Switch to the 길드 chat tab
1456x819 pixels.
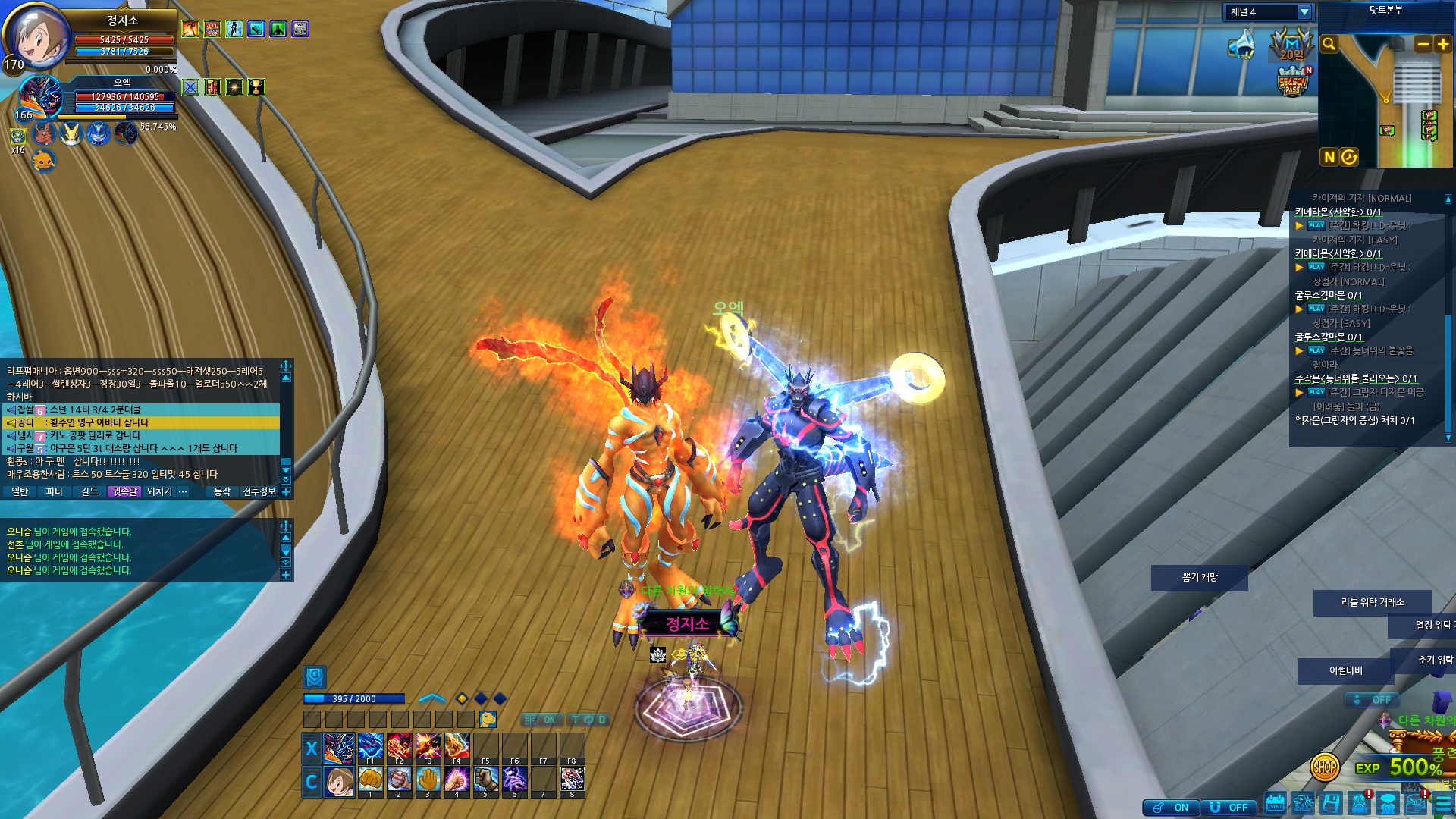[x=89, y=491]
